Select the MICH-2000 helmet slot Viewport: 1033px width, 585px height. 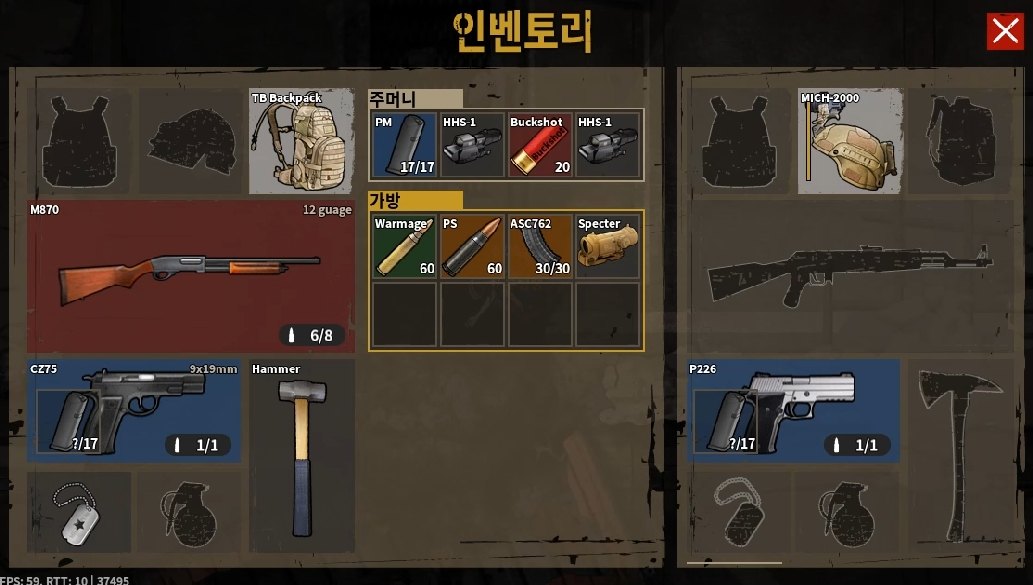click(x=850, y=141)
